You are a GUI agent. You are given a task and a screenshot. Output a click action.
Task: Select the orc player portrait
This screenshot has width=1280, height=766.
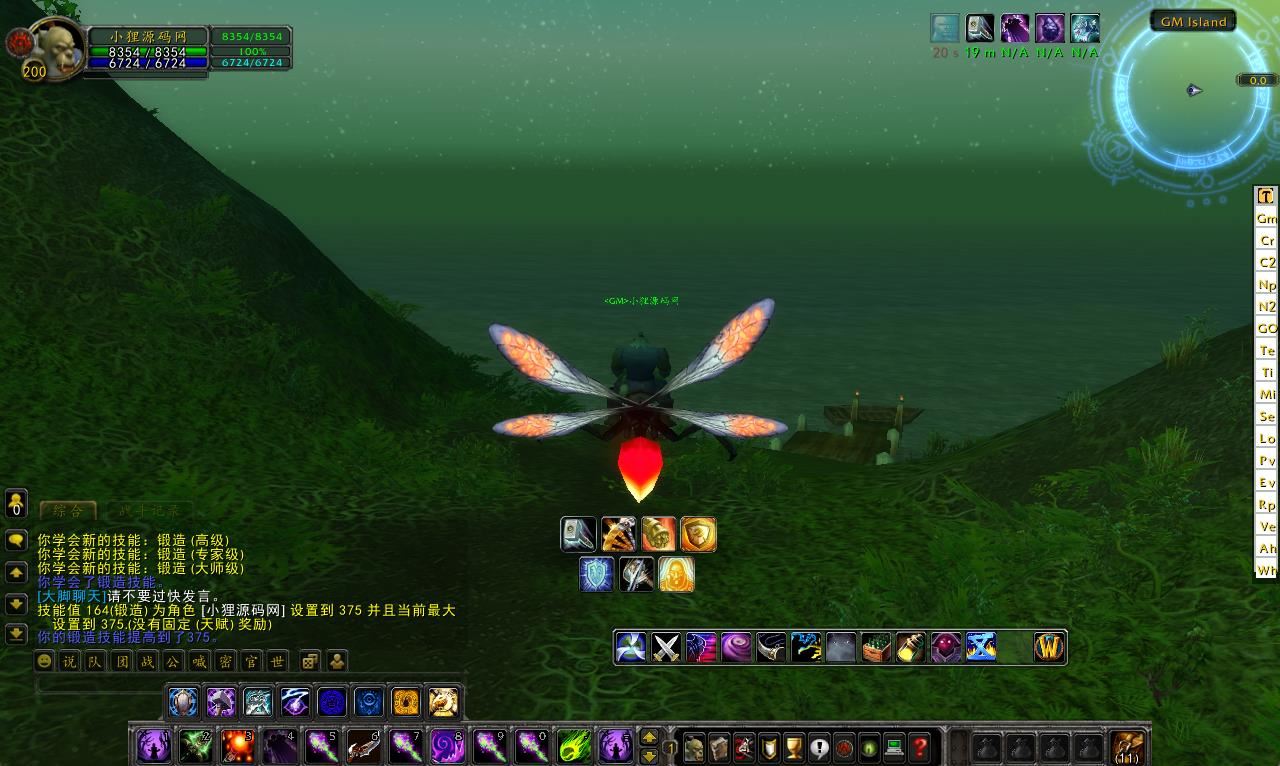(x=55, y=48)
